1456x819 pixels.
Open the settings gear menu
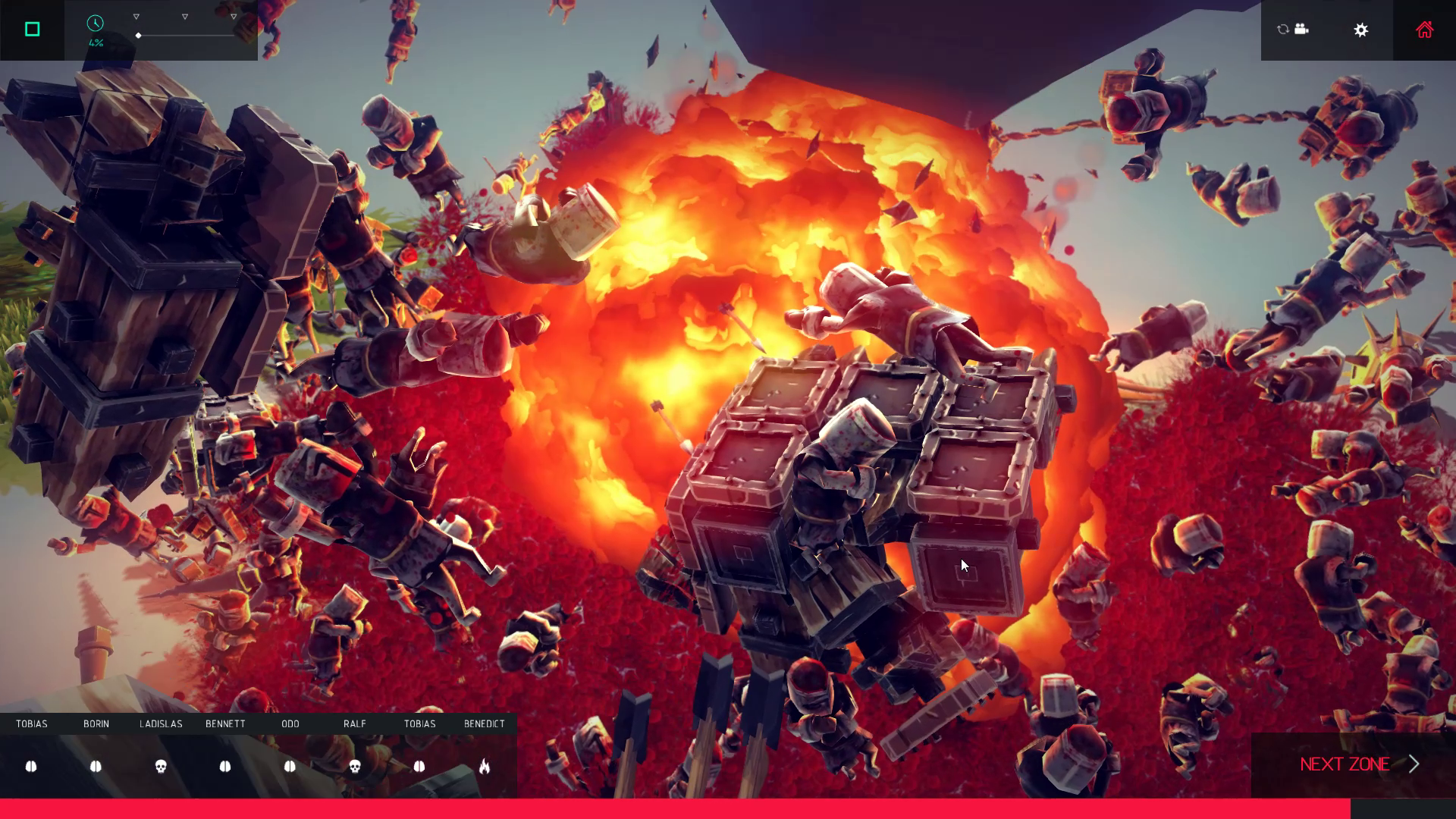1361,30
